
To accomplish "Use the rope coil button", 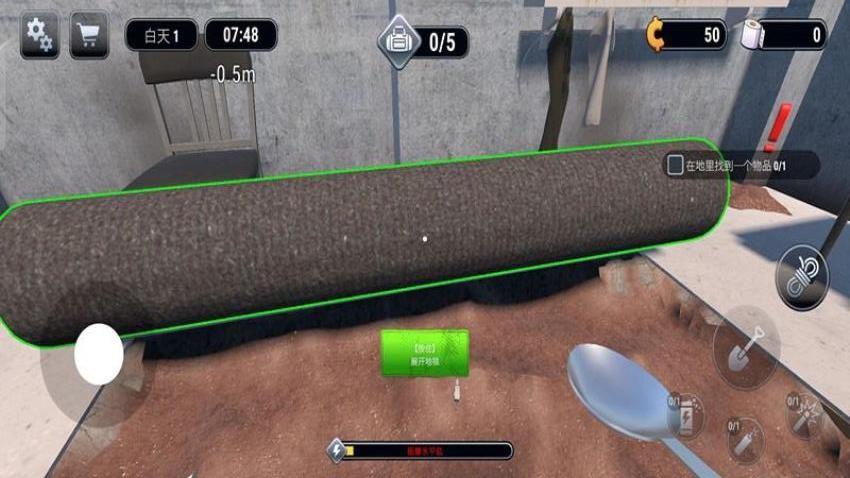I will [803, 276].
